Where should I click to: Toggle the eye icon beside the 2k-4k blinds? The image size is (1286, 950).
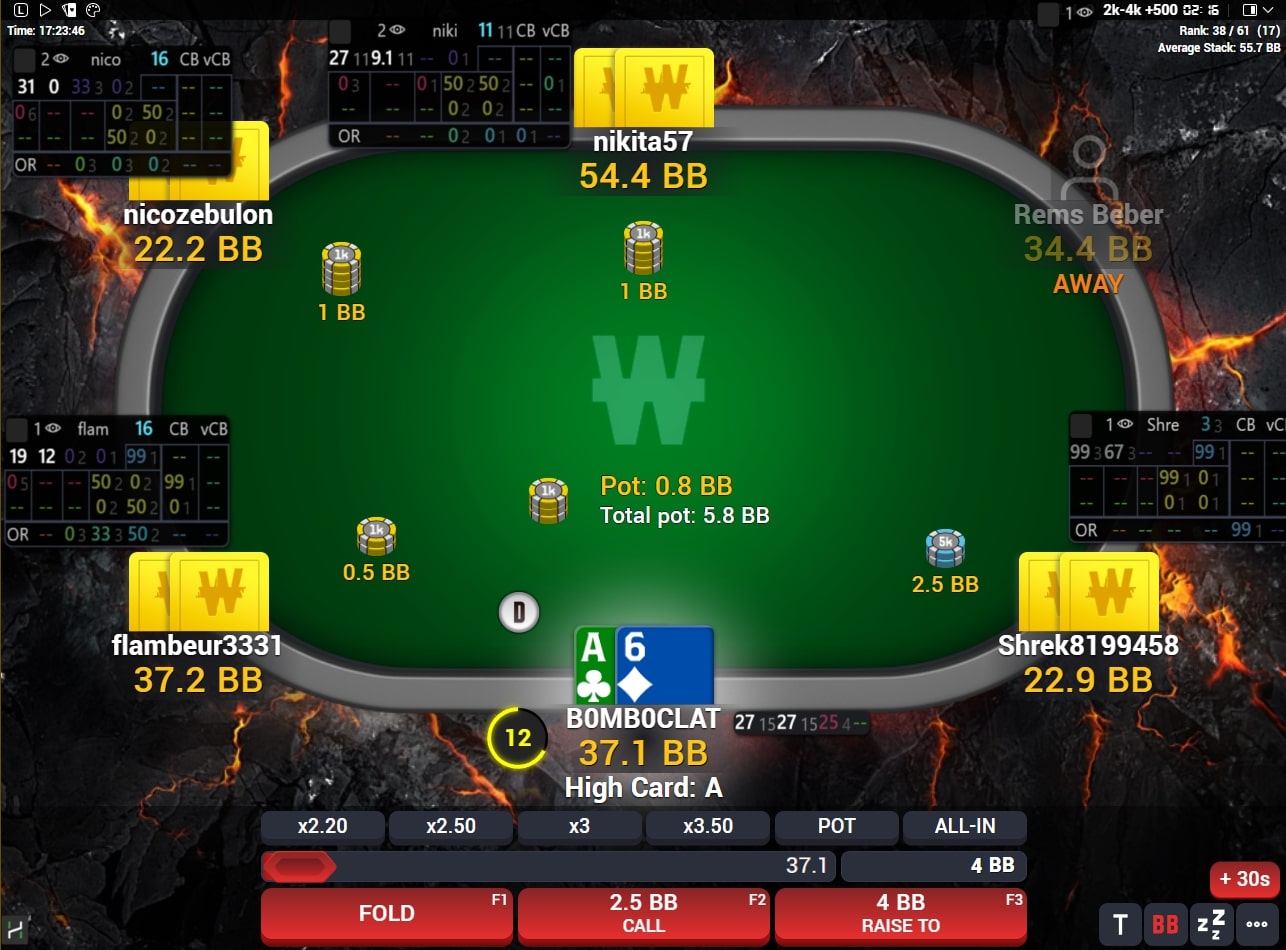click(1084, 11)
